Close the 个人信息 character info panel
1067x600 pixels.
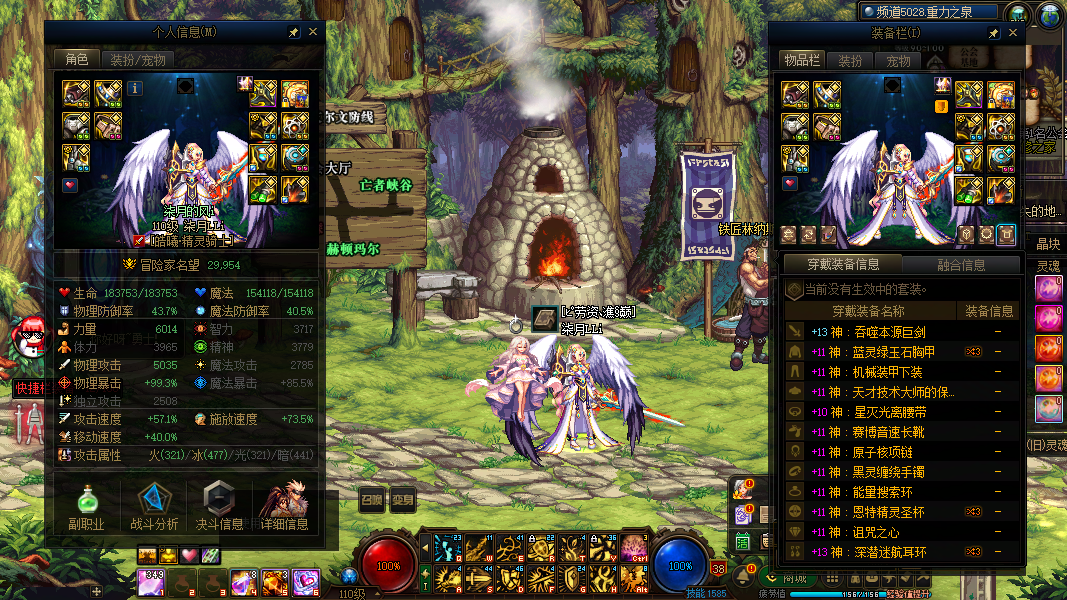coord(313,32)
